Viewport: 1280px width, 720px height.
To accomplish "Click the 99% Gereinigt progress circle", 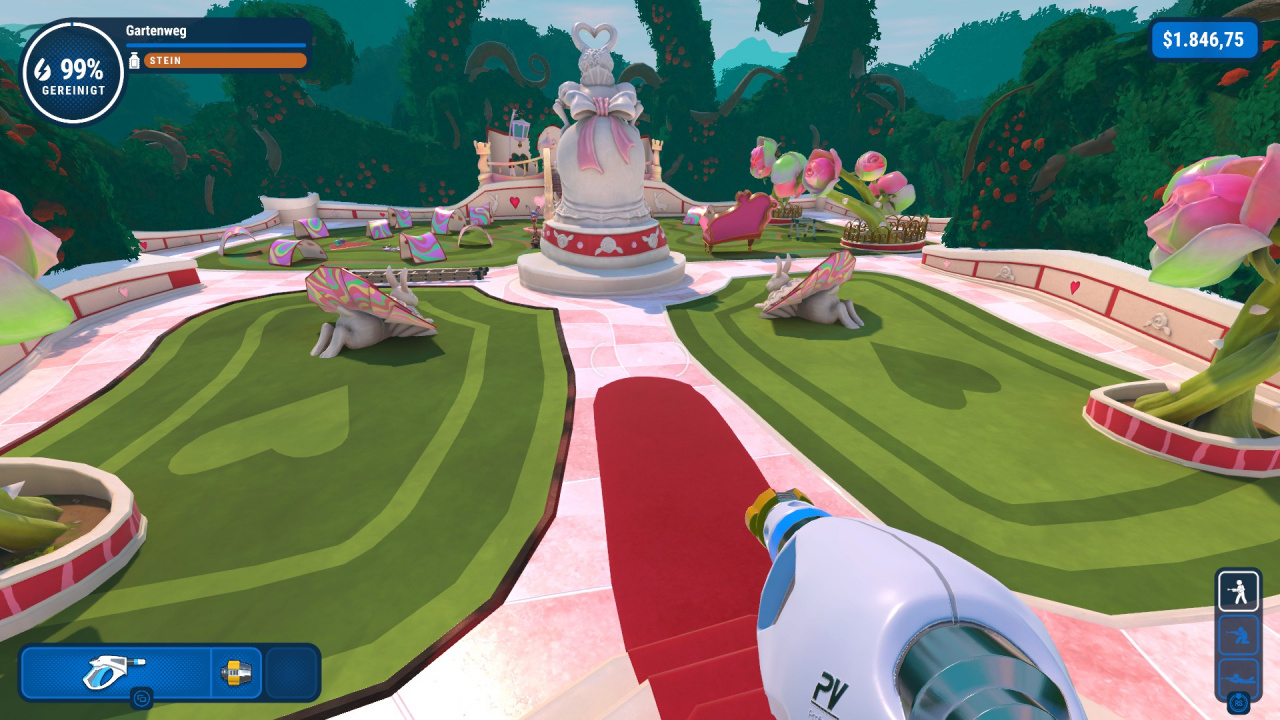I will click(73, 73).
